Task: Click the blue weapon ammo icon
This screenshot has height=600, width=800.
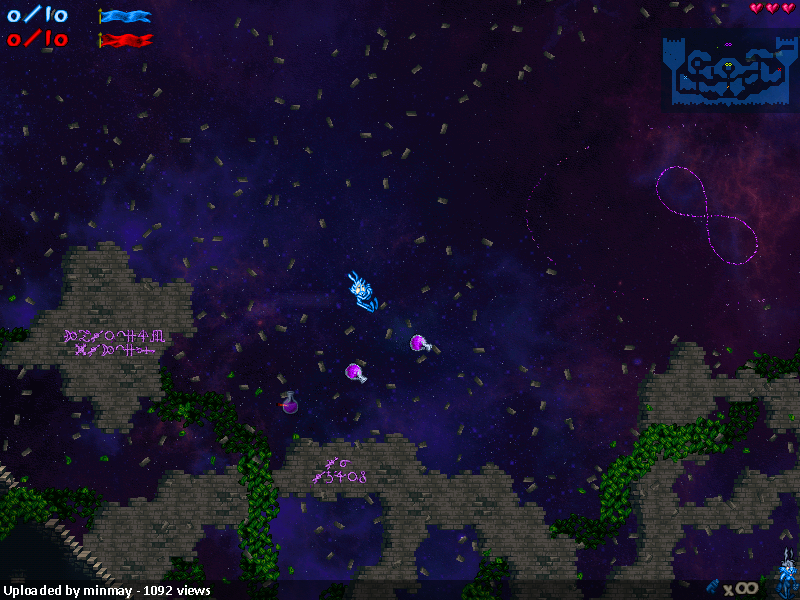Action: [713, 586]
